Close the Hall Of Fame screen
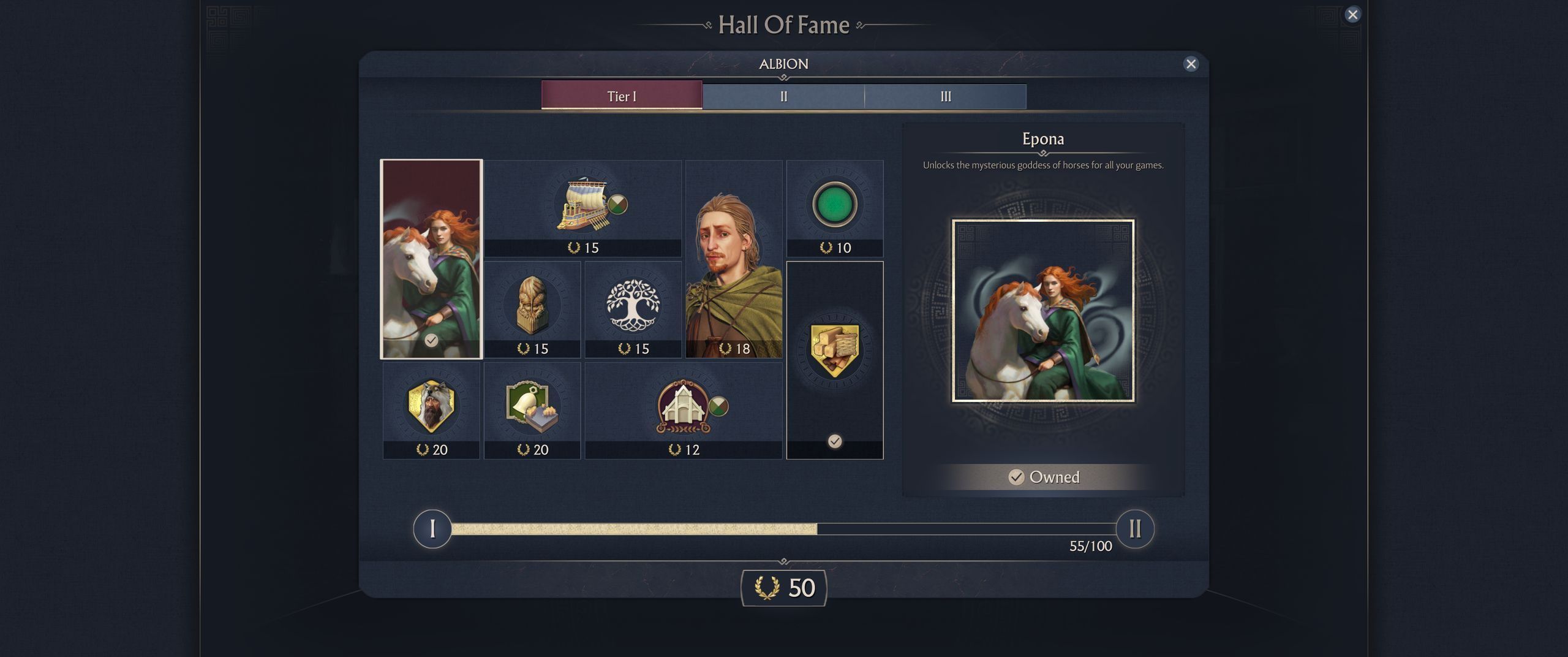 pos(1352,15)
